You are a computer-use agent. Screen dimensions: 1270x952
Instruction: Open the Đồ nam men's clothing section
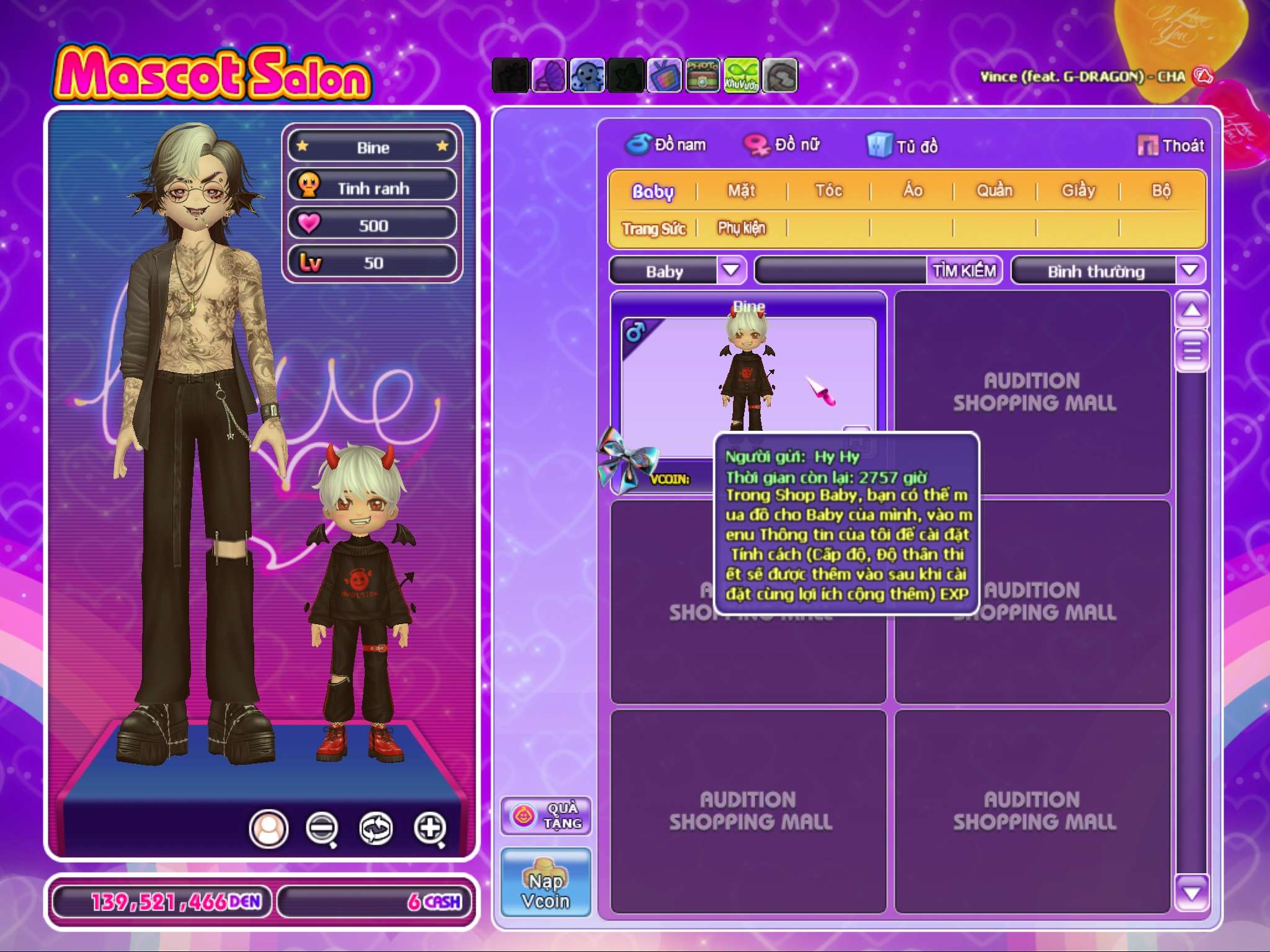point(666,145)
